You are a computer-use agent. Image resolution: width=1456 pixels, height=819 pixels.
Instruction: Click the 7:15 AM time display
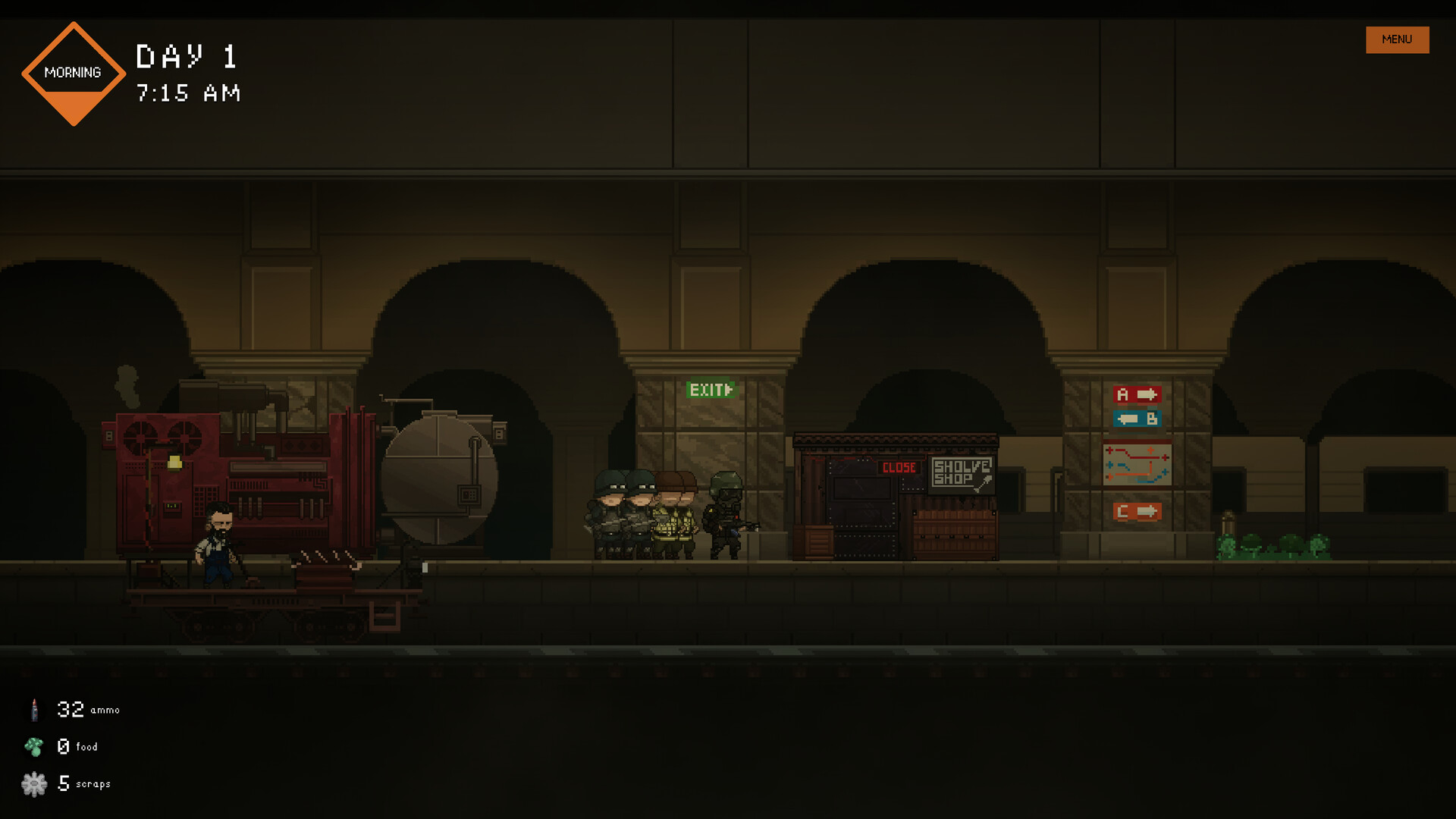187,93
